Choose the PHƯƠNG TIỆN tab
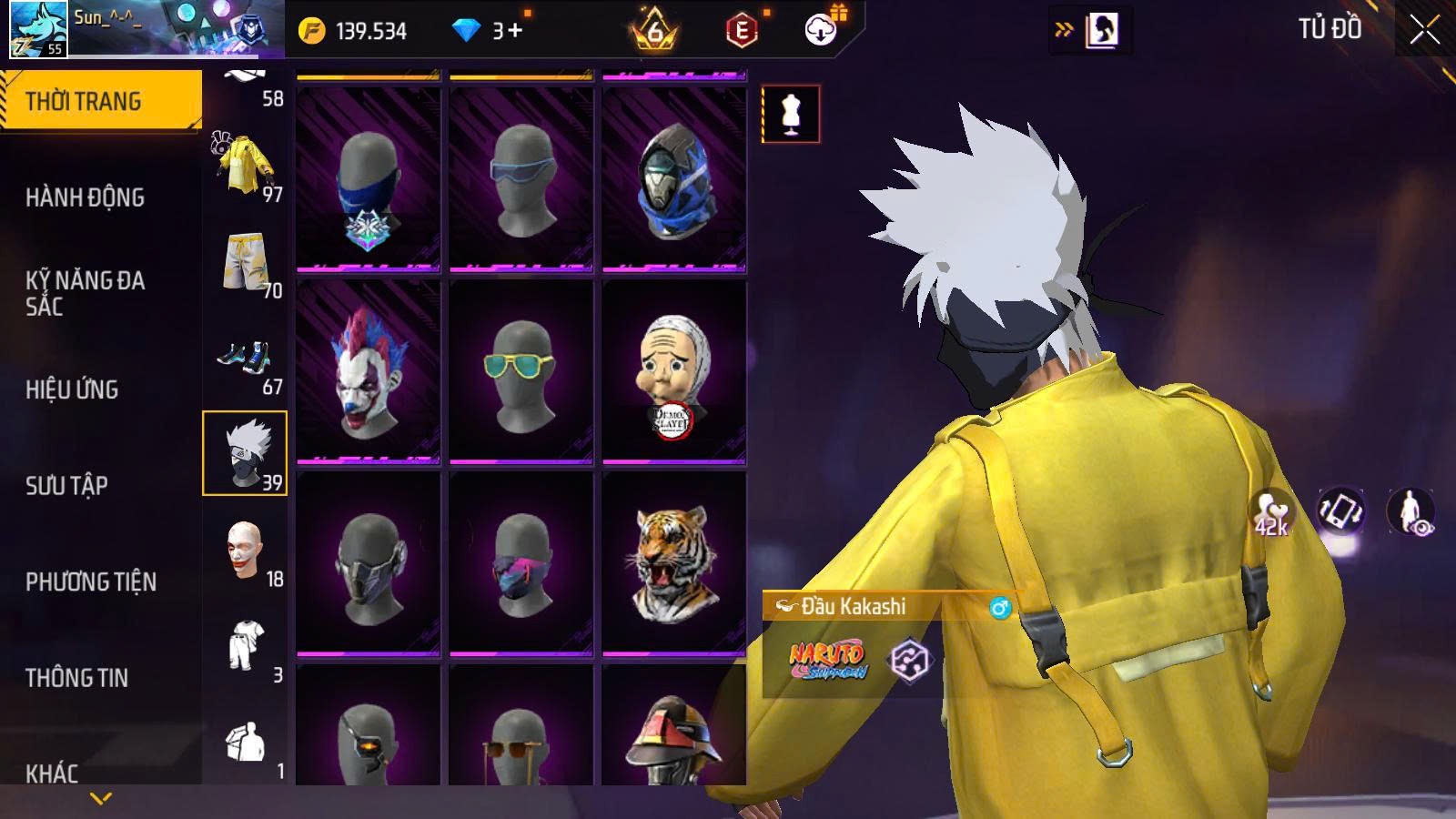Image resolution: width=1456 pixels, height=819 pixels. coord(91,582)
